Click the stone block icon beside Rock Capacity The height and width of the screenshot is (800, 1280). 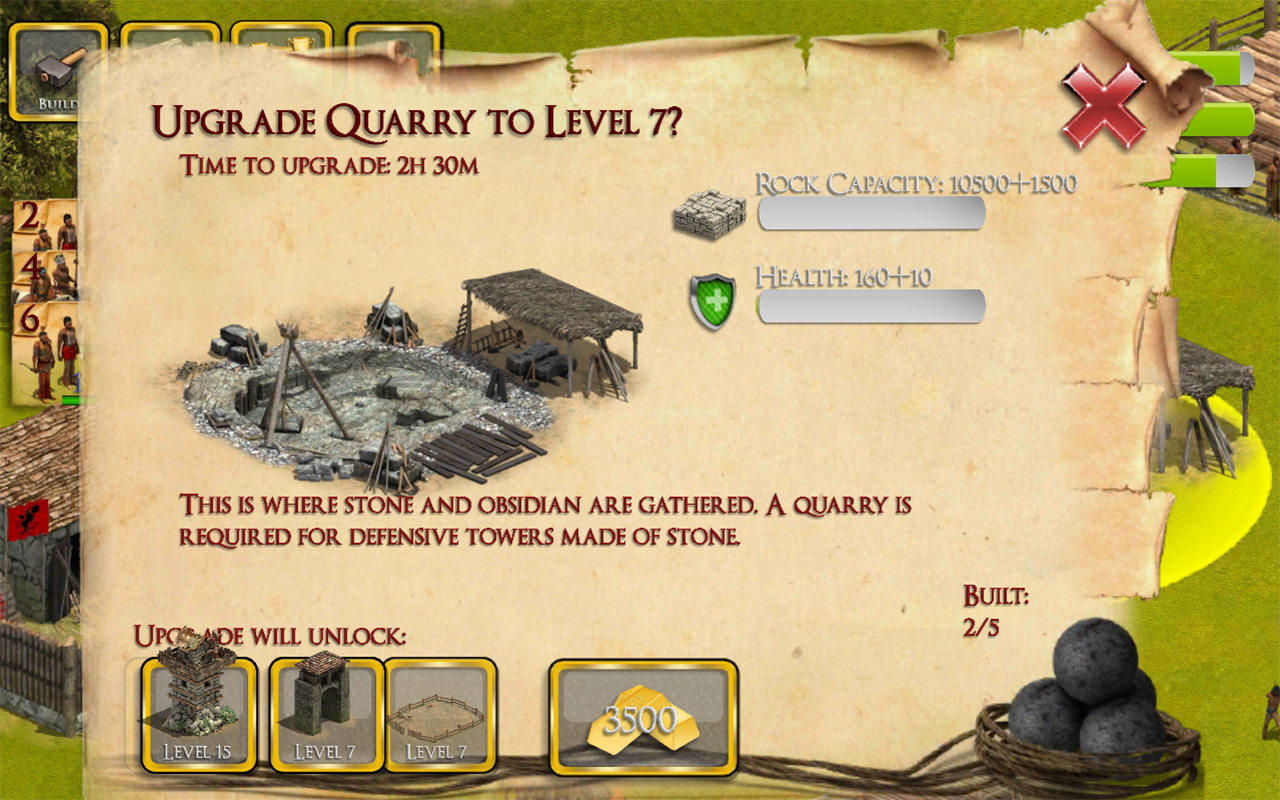click(713, 212)
